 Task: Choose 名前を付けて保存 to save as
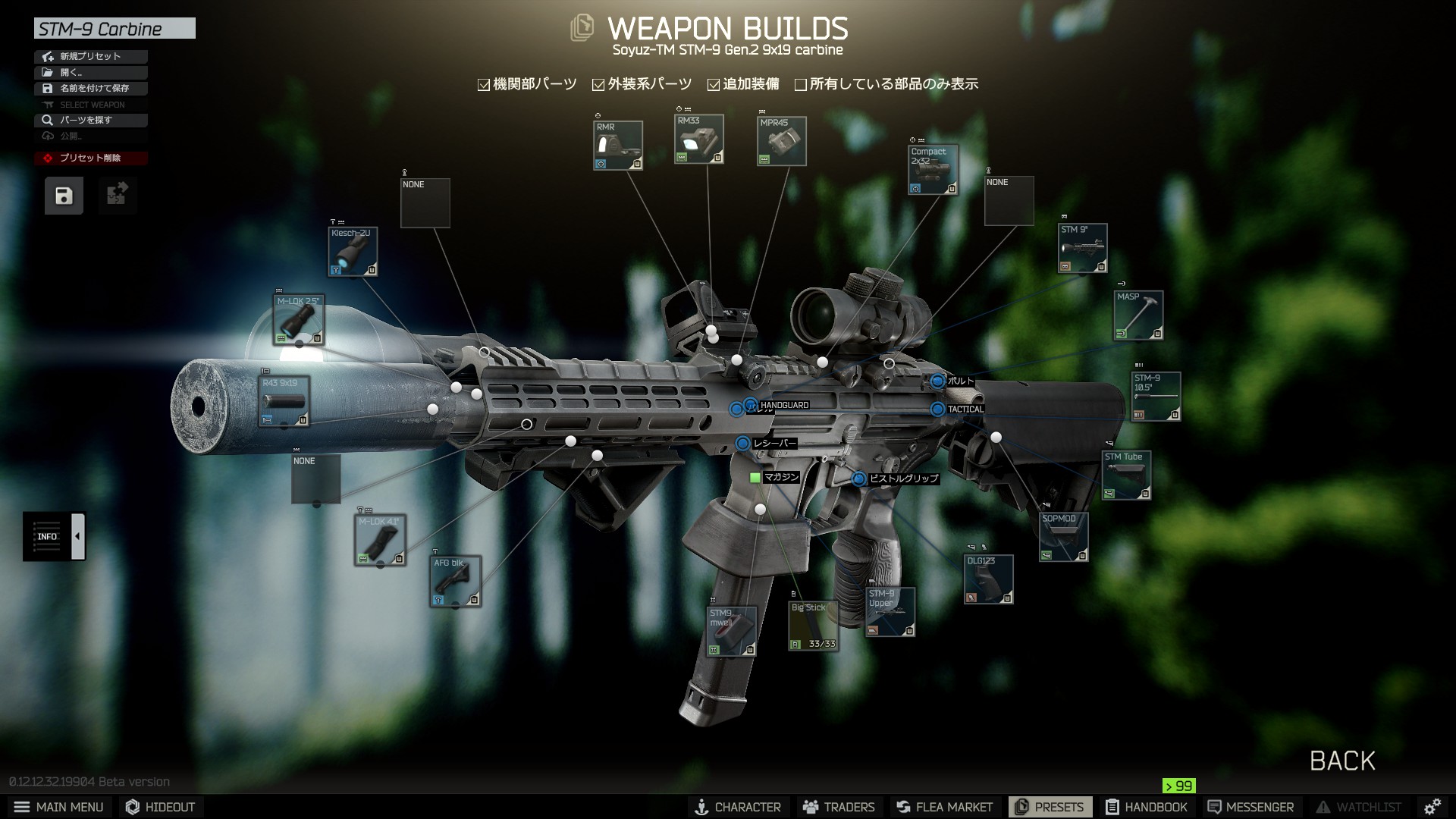[90, 88]
